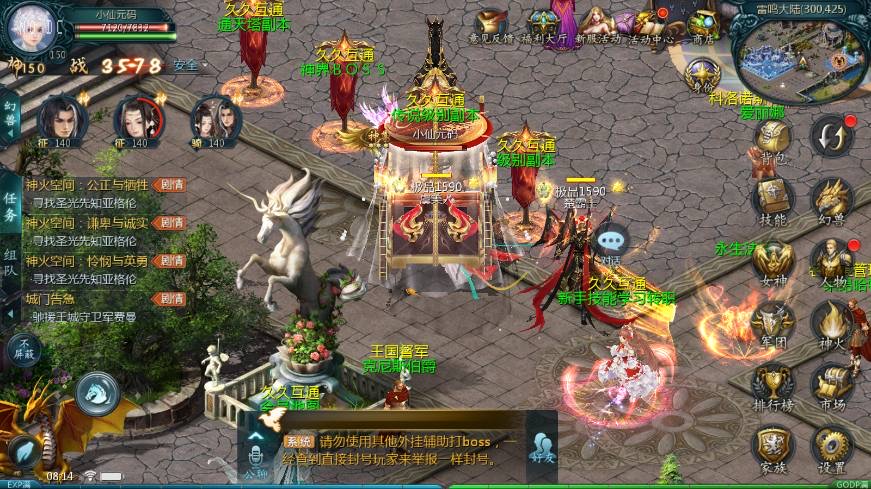Open the 商店 shop chest
Screen dimensions: 871x489
pos(703,24)
